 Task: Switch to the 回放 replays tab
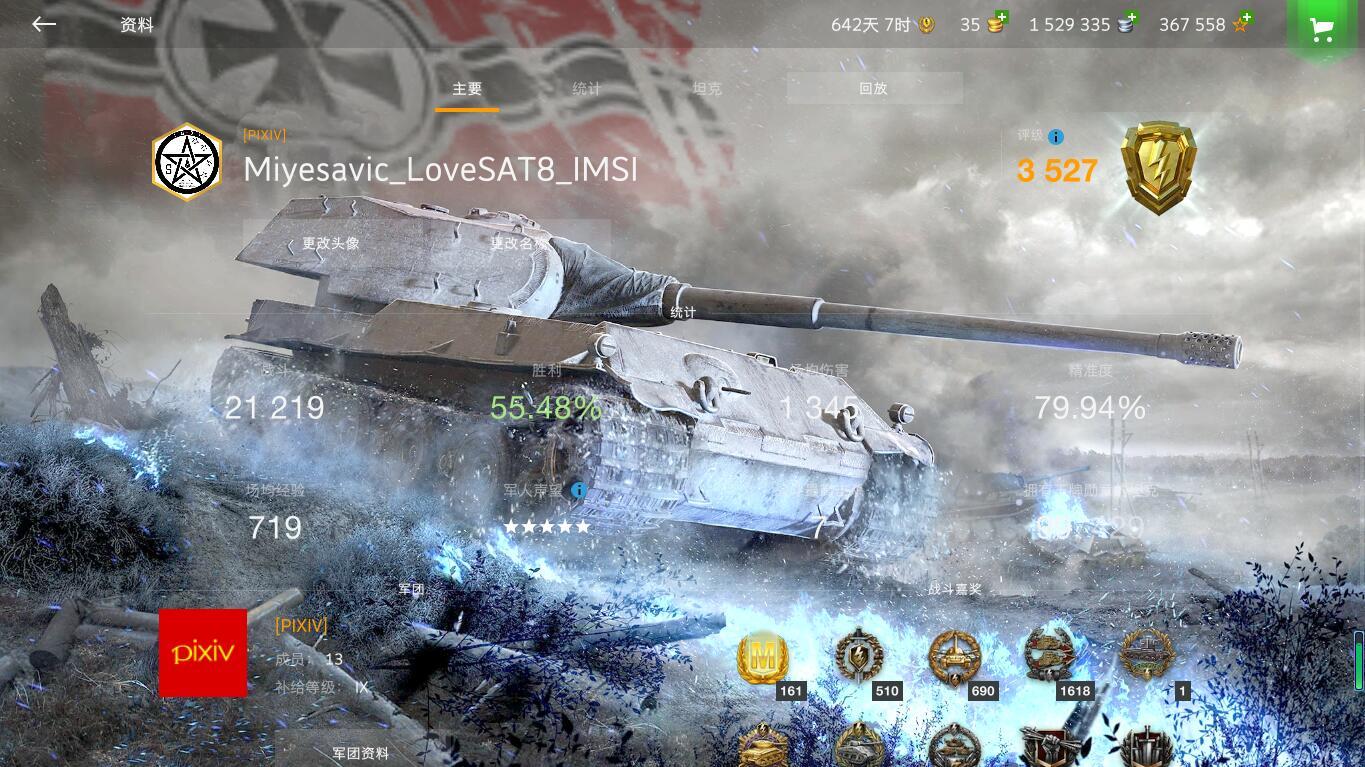[873, 88]
